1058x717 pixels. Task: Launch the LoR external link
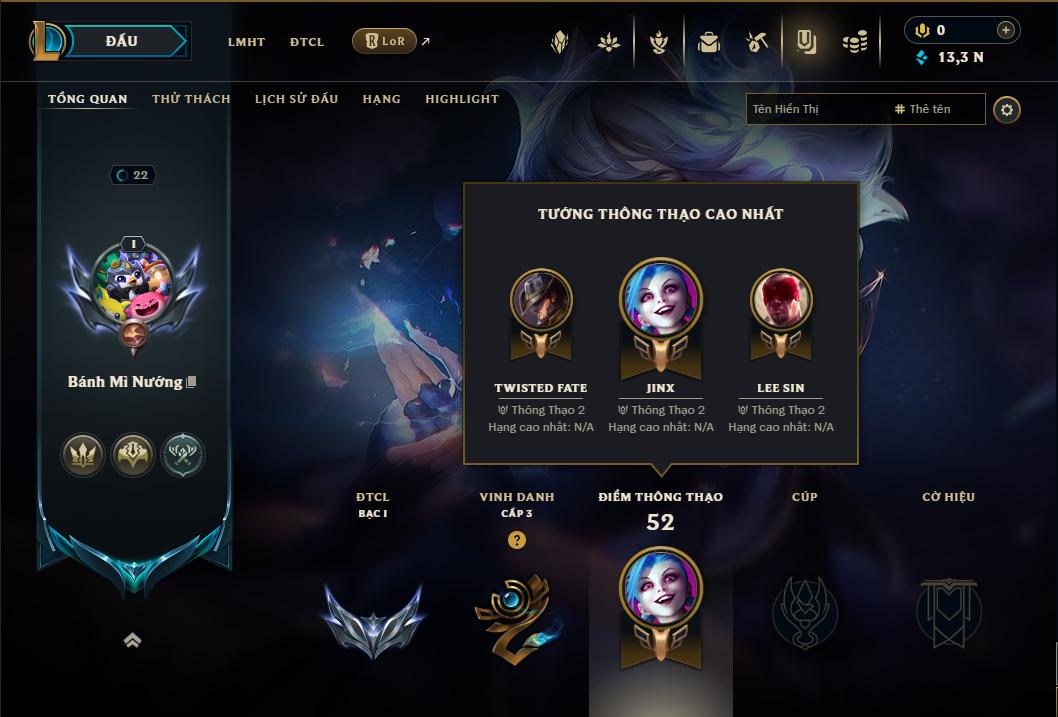385,41
